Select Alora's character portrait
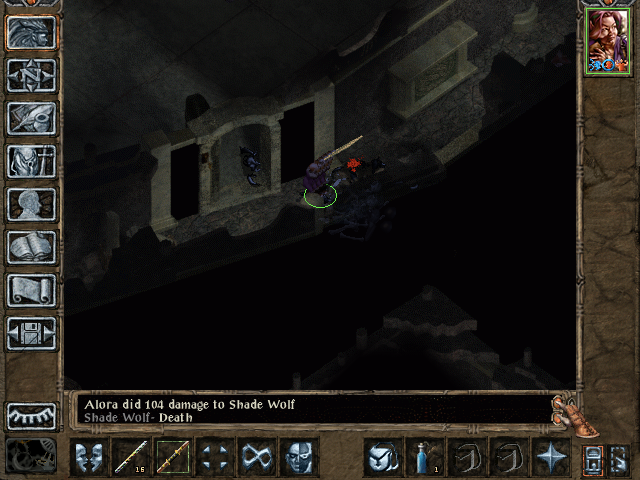Viewport: 640px width, 480px height. pos(608,41)
